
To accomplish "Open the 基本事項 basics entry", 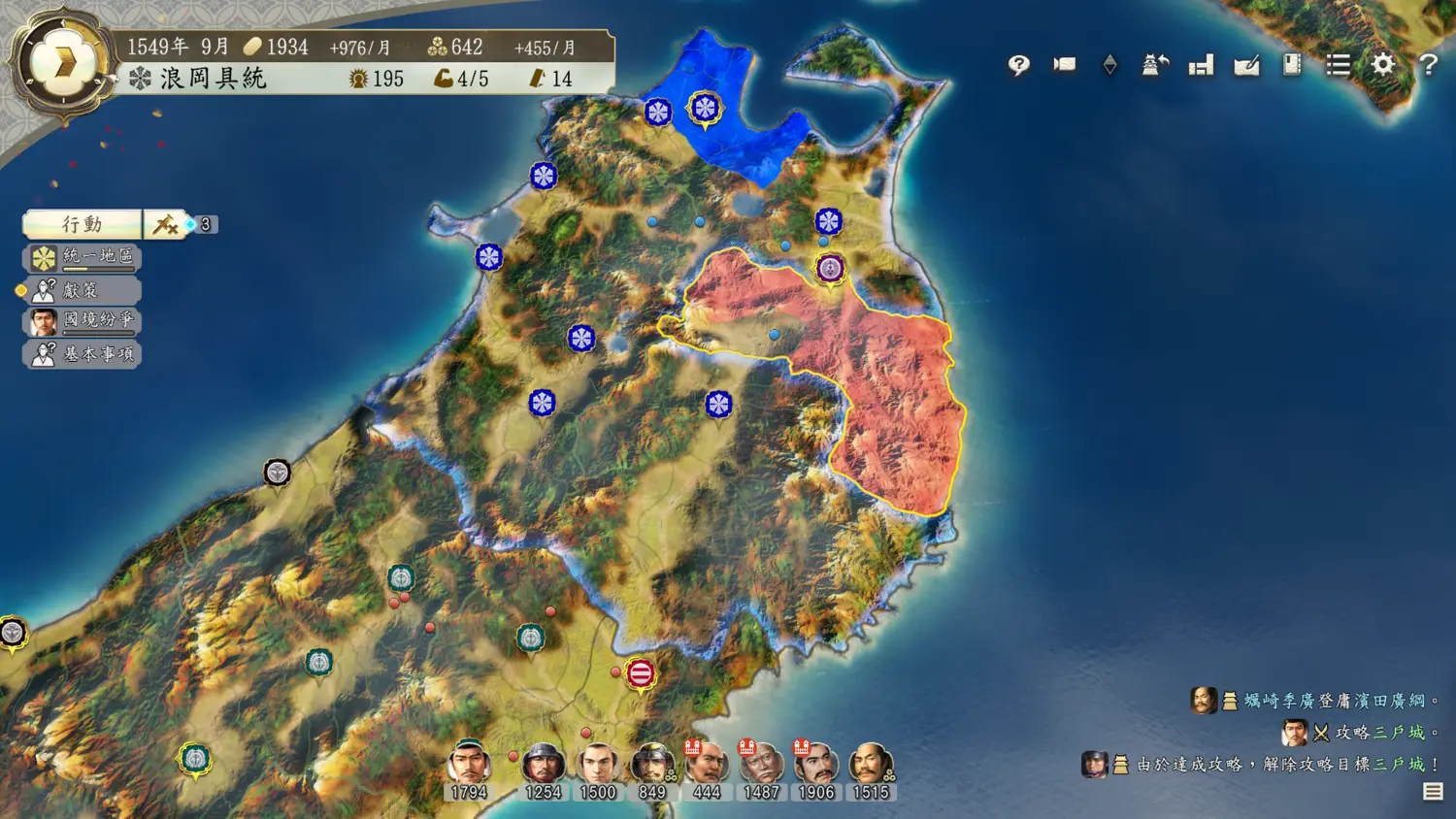I will click(x=83, y=354).
